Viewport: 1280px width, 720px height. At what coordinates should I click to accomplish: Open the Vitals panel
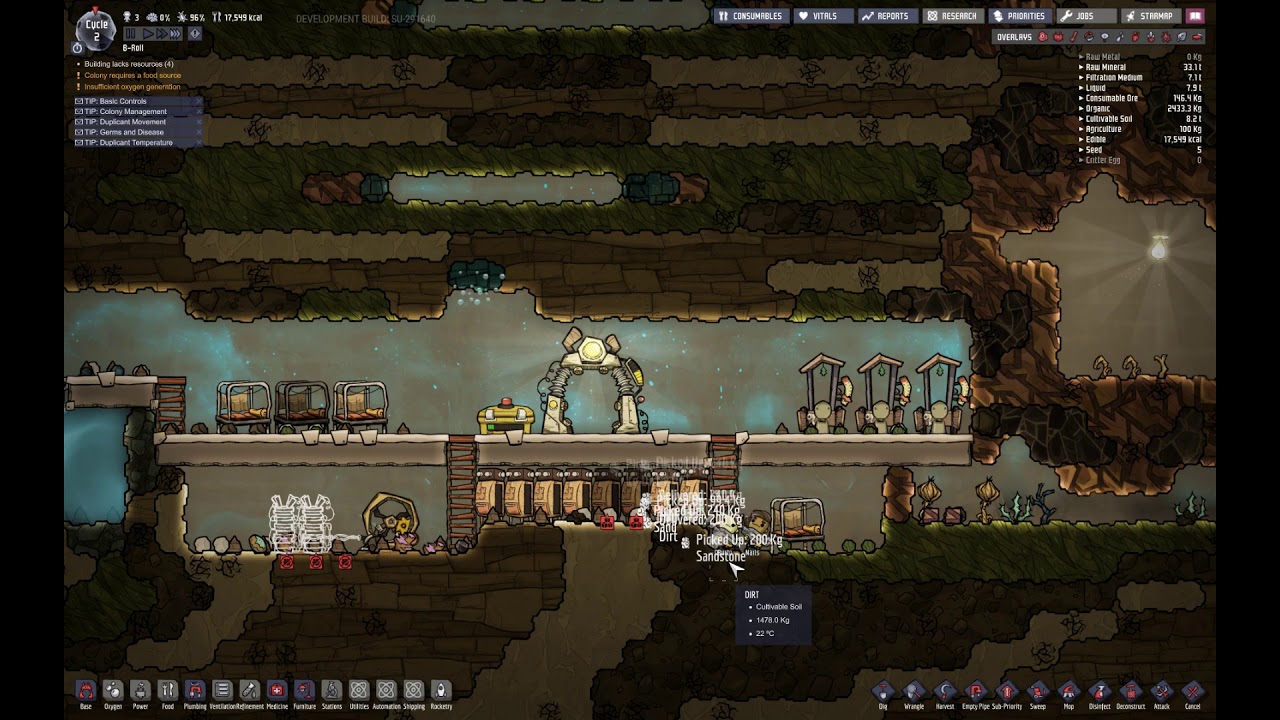[x=818, y=16]
